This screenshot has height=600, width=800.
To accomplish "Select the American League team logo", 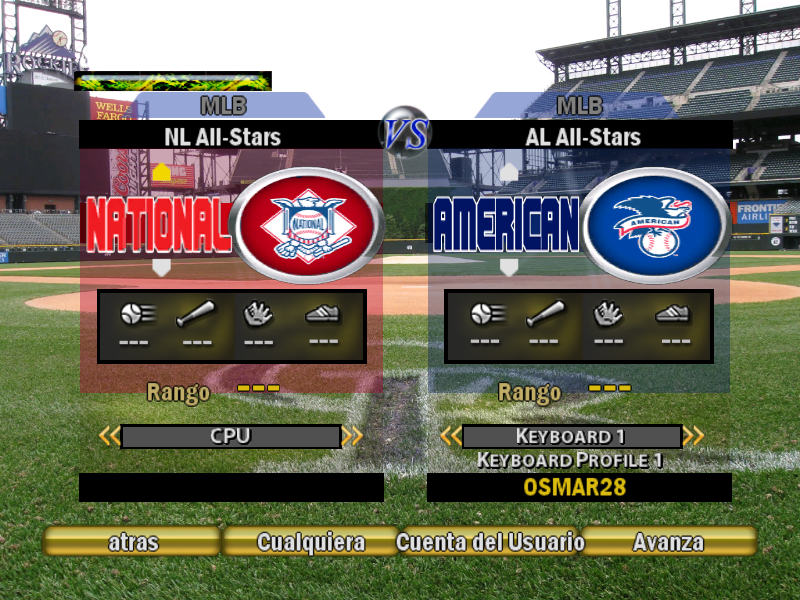I will tap(655, 225).
